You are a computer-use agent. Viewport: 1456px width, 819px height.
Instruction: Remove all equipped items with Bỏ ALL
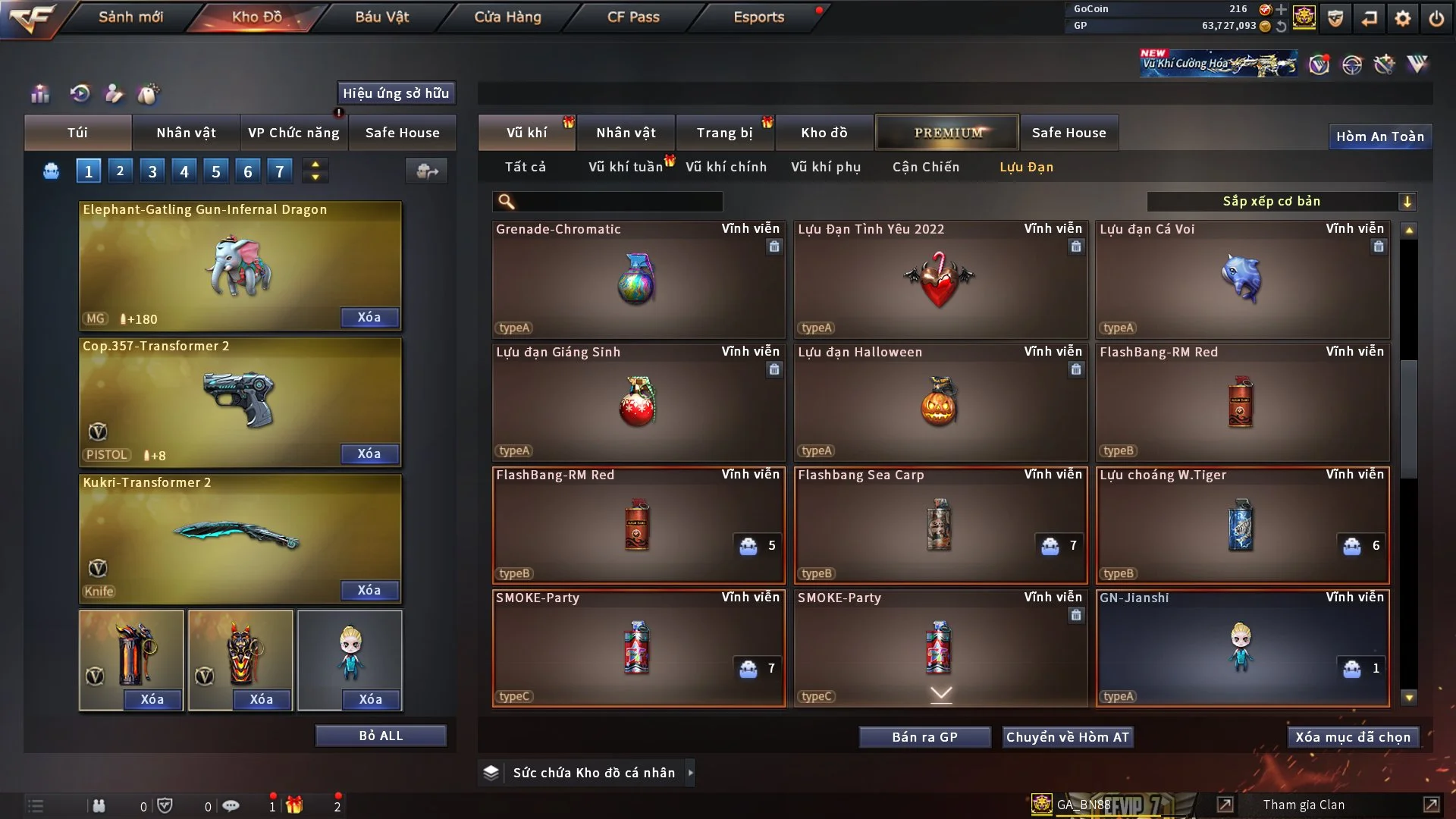[381, 736]
